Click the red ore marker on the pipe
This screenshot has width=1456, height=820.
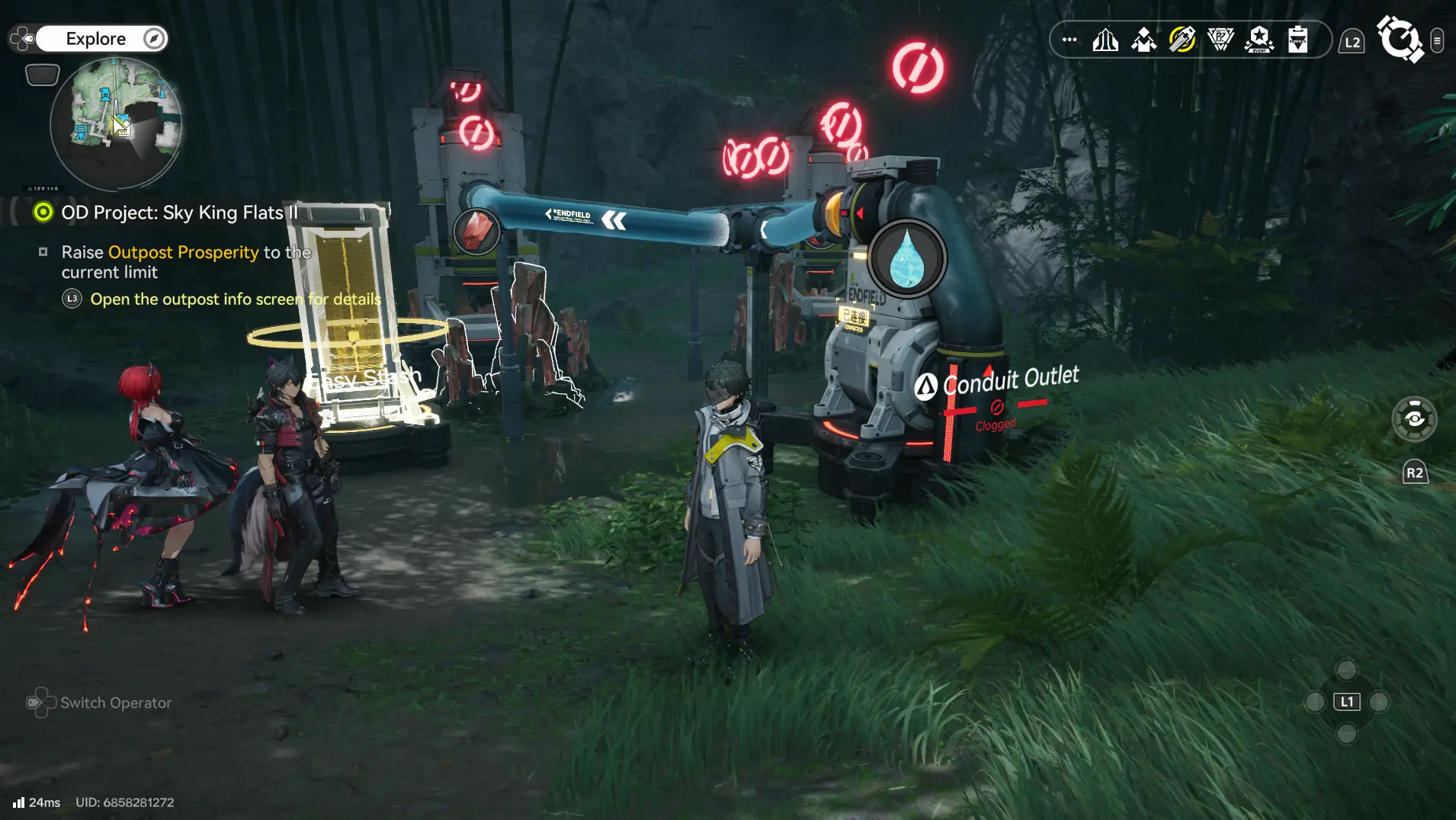click(x=476, y=231)
